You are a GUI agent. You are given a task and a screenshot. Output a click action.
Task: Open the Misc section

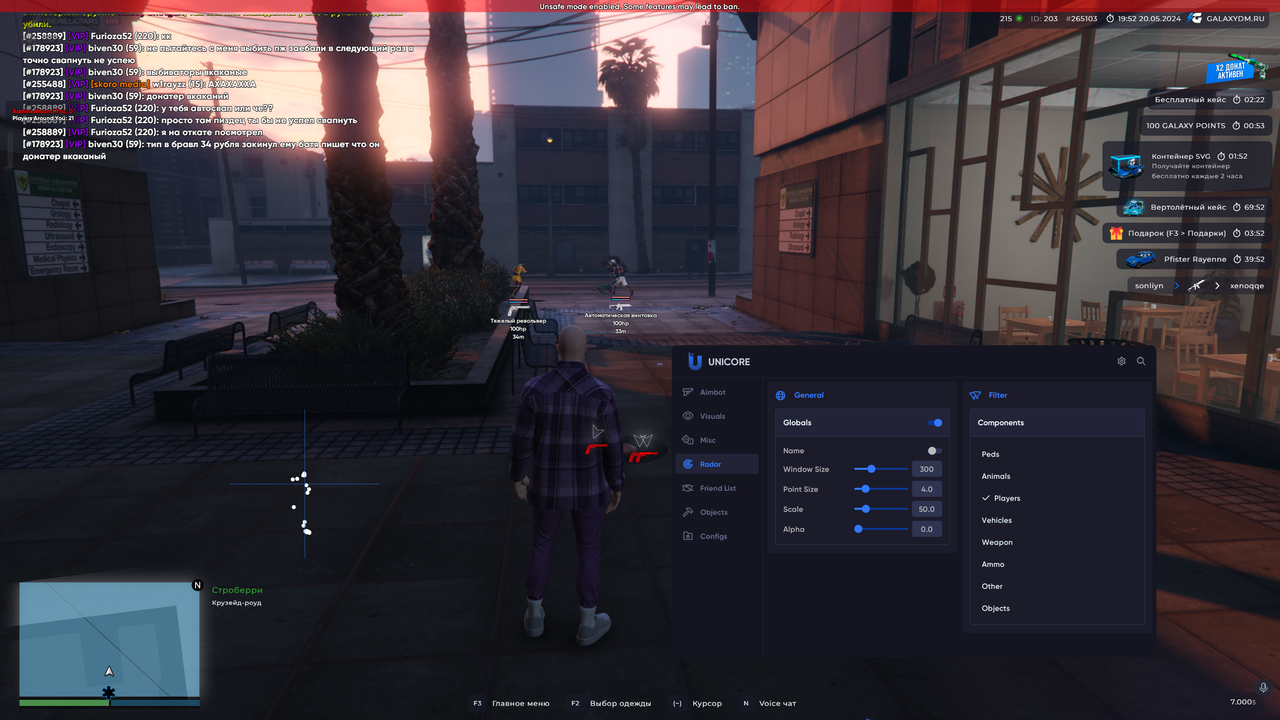707,440
